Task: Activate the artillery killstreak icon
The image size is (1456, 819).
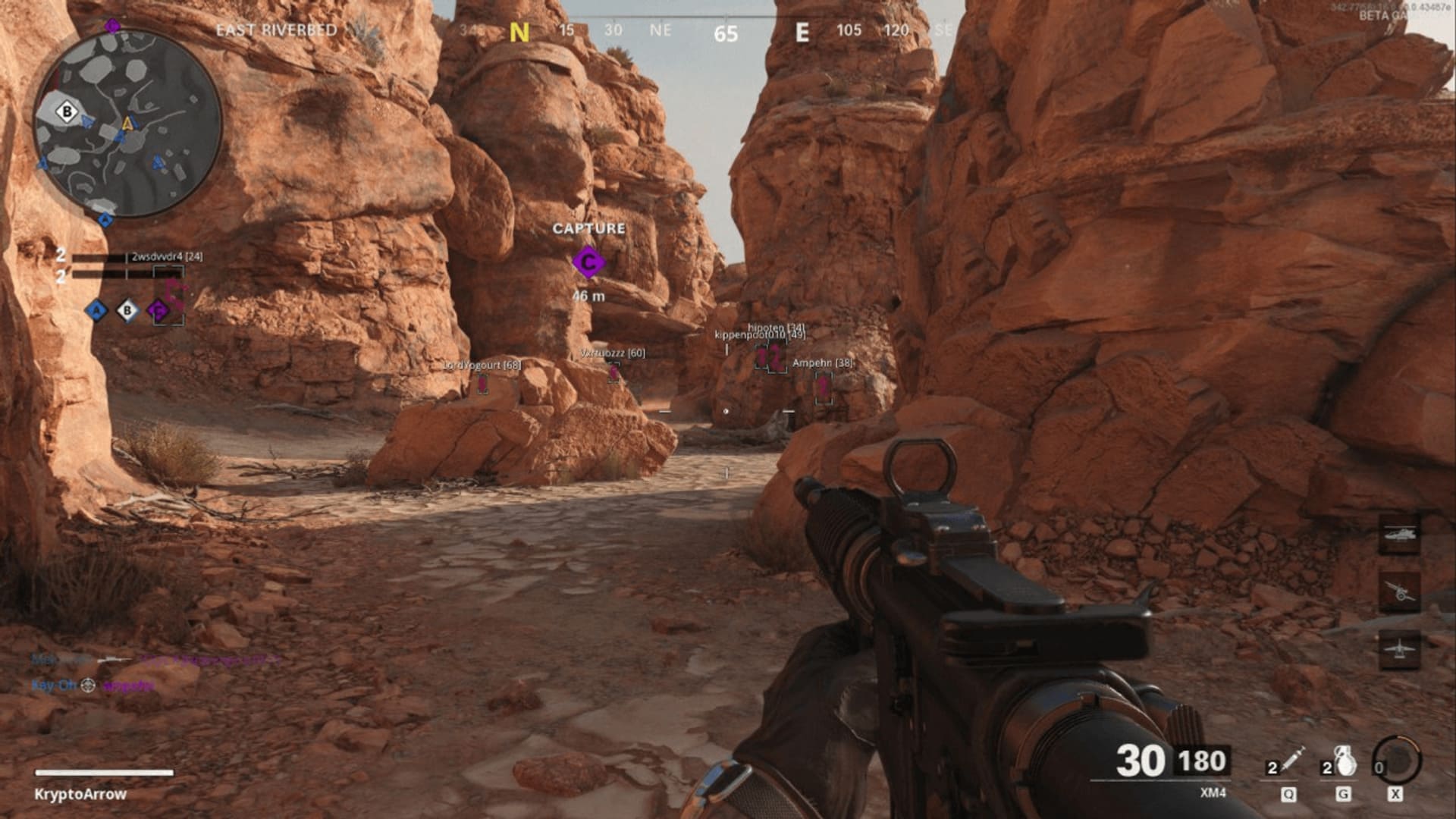Action: pyautogui.click(x=1400, y=591)
